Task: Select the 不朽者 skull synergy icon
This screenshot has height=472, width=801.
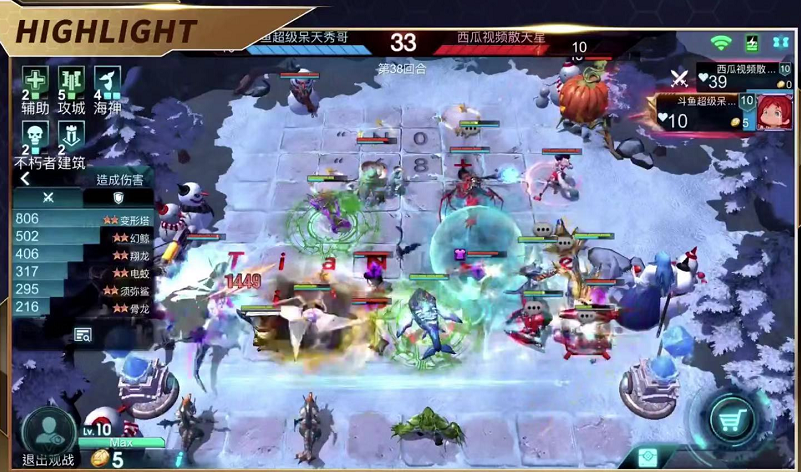Action: pos(35,134)
